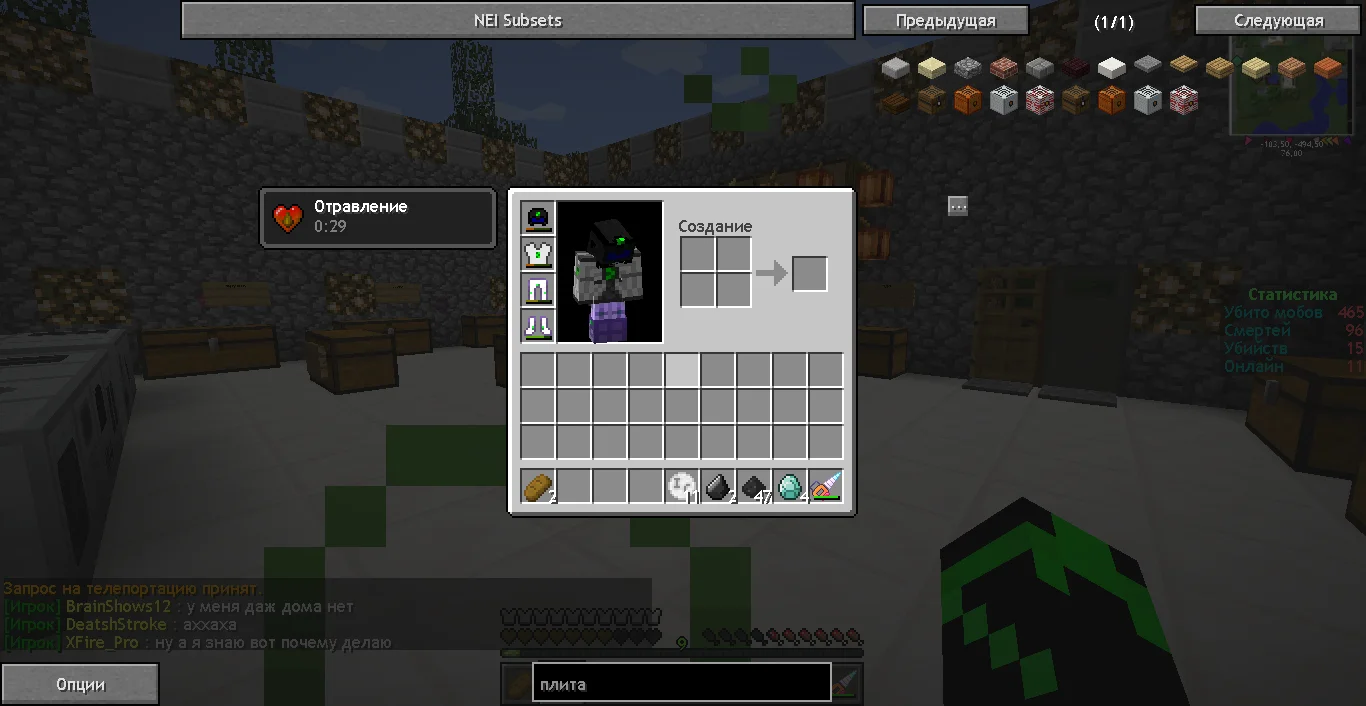The height and width of the screenshot is (706, 1366).
Task: Go to previous page with Предыдущая
Action: click(x=945, y=20)
